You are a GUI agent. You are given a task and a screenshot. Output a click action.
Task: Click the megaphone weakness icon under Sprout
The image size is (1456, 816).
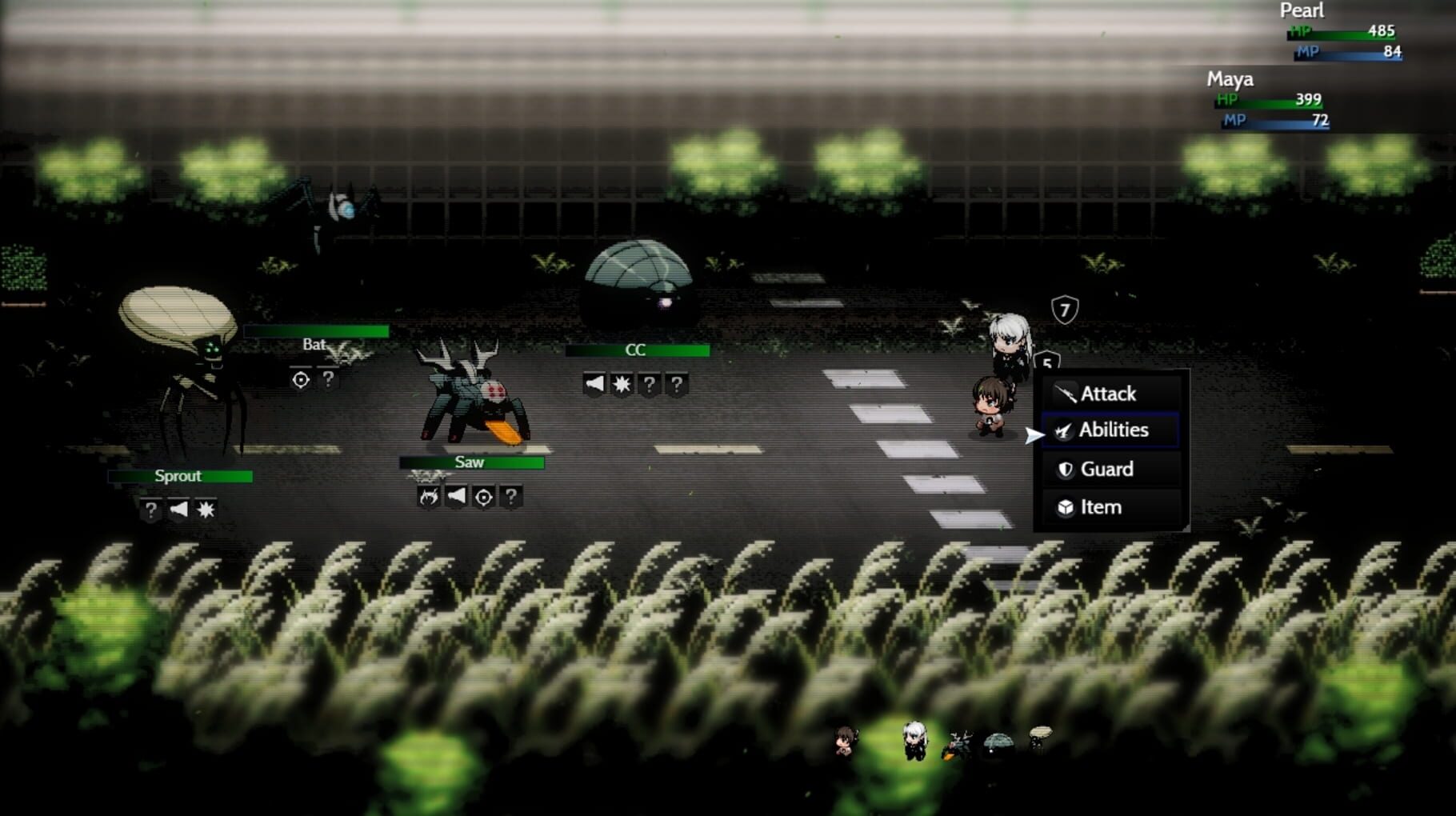coord(181,510)
